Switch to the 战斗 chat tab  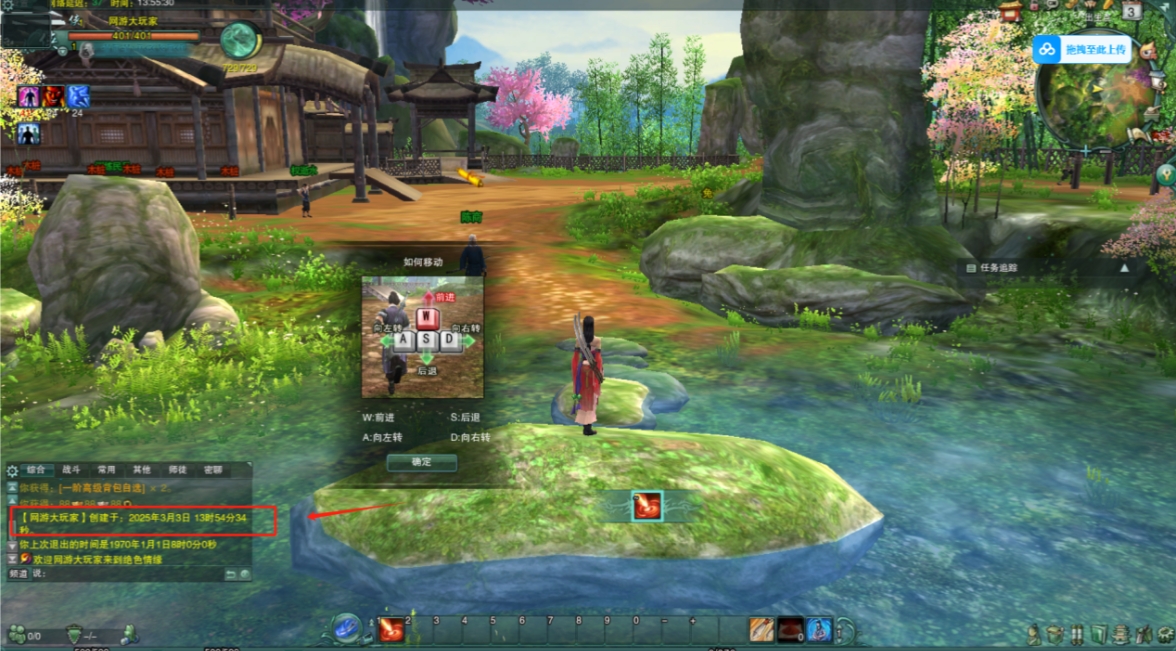click(72, 469)
